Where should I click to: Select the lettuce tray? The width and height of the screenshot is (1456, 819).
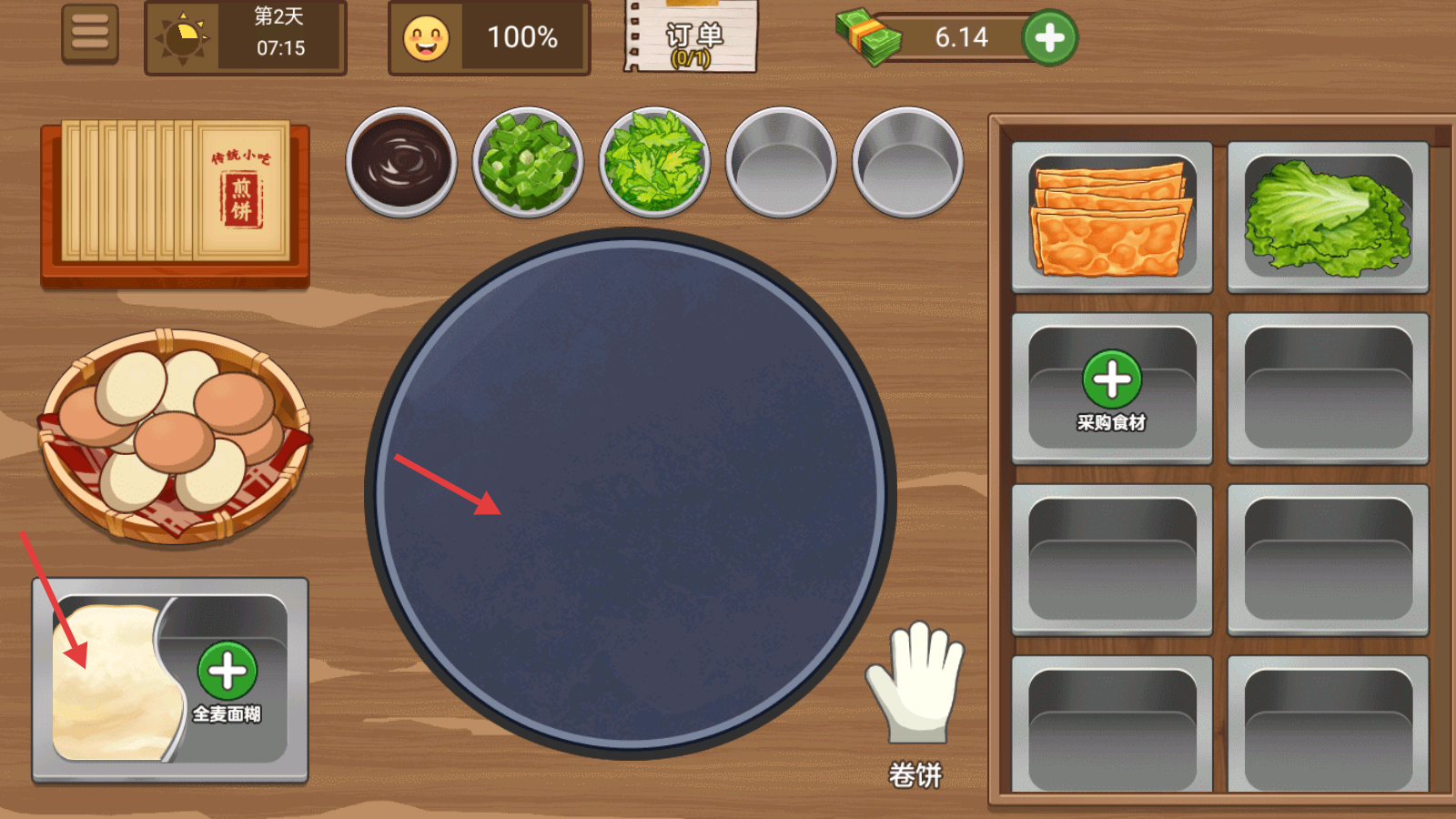(x=1327, y=218)
